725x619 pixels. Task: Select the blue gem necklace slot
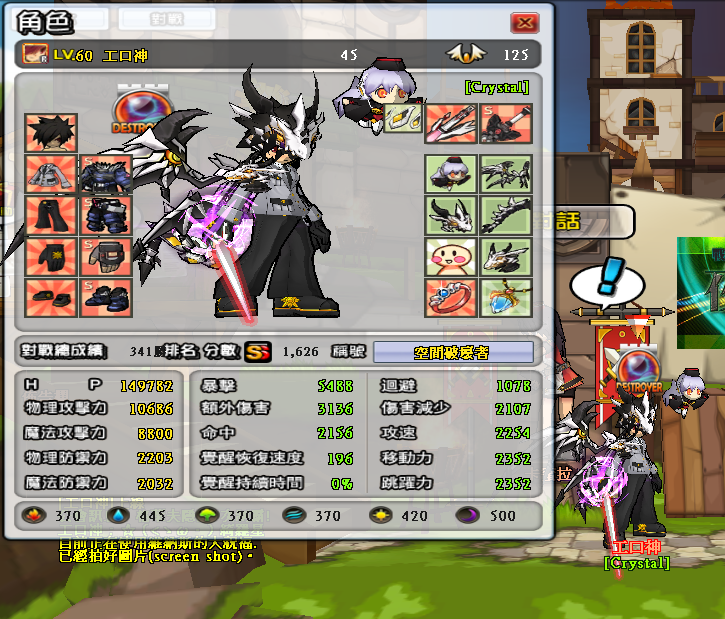(x=505, y=297)
